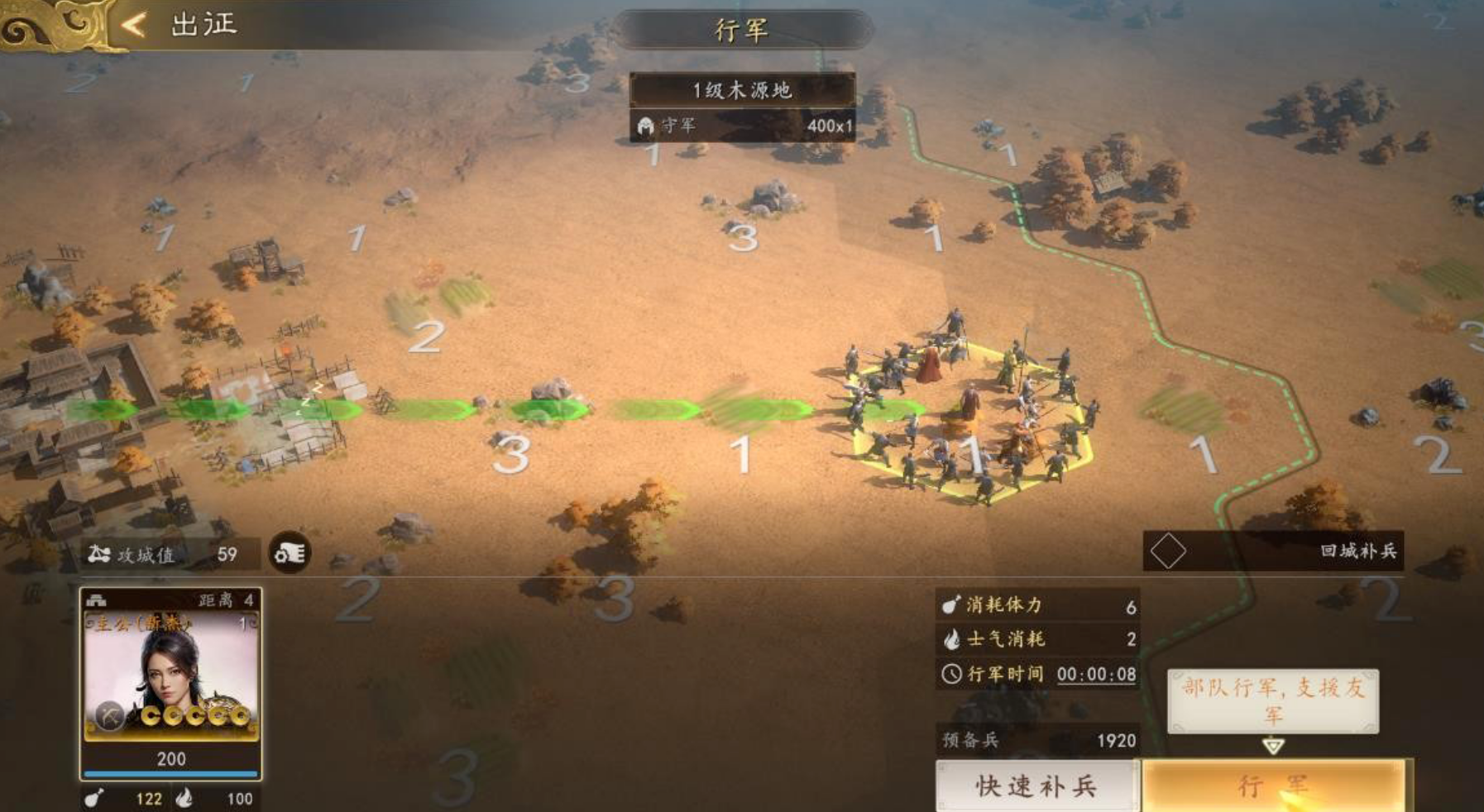Tap the back arrow next to 出征
The width and height of the screenshot is (1484, 812).
click(x=134, y=25)
